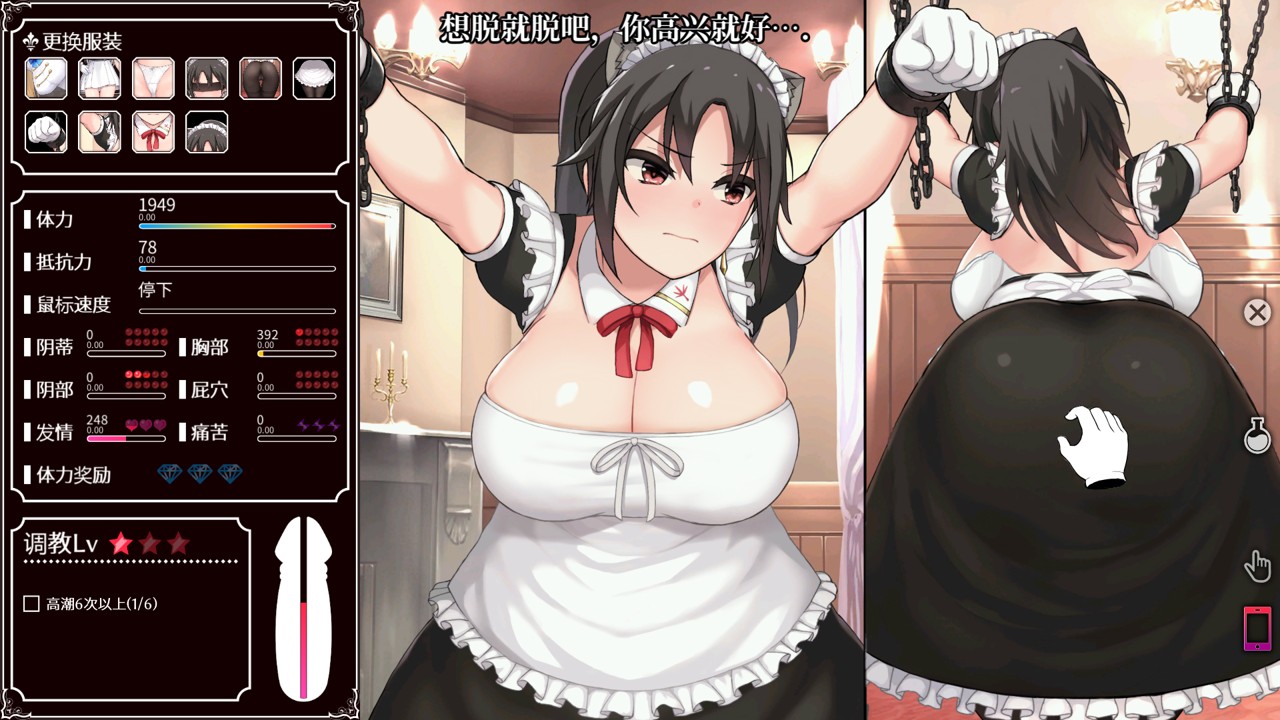1280x720 pixels.
Task: Select the maid dress sleeve item
Action: (x=99, y=131)
